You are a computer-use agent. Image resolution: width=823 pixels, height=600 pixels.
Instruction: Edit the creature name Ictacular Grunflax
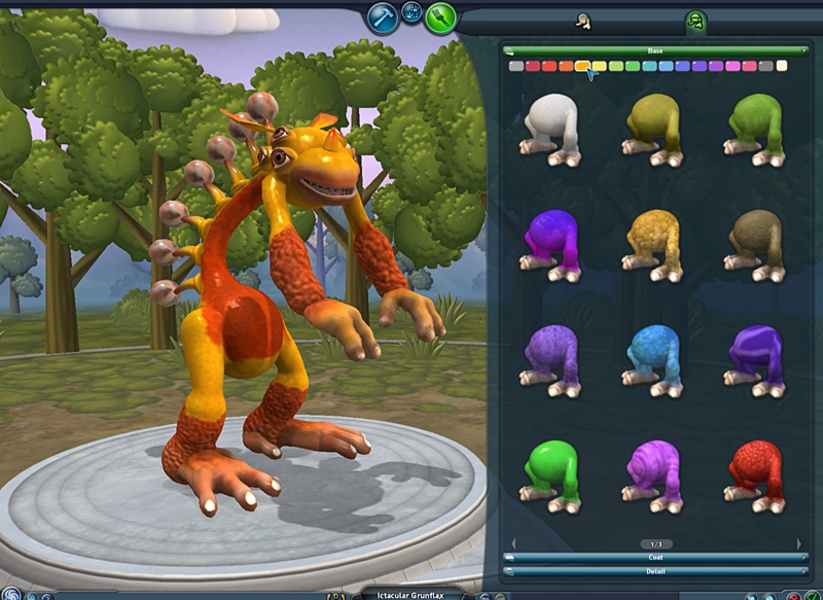tap(412, 593)
